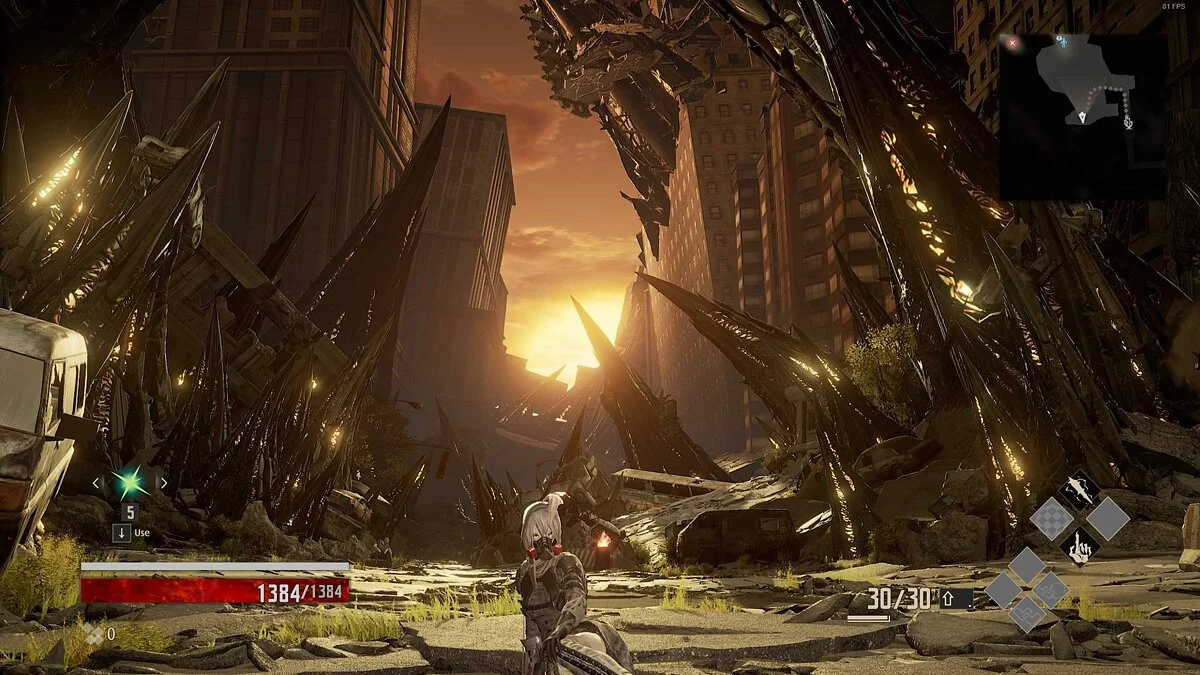
Task: Select the blue NPC marker on minimap
Action: (x=1062, y=42)
